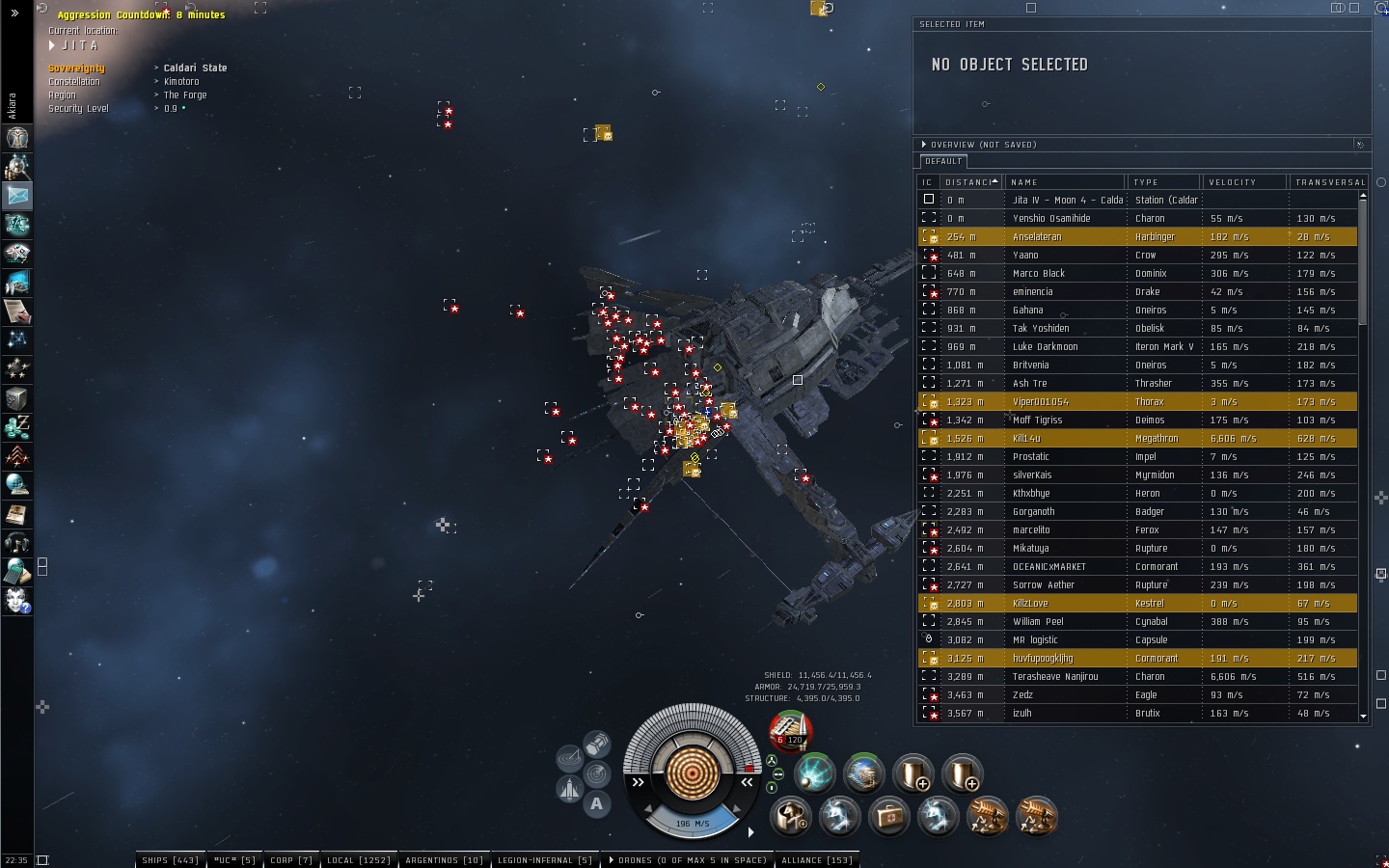Open the Ships channel tab
This screenshot has width=1389, height=868.
coord(170,859)
